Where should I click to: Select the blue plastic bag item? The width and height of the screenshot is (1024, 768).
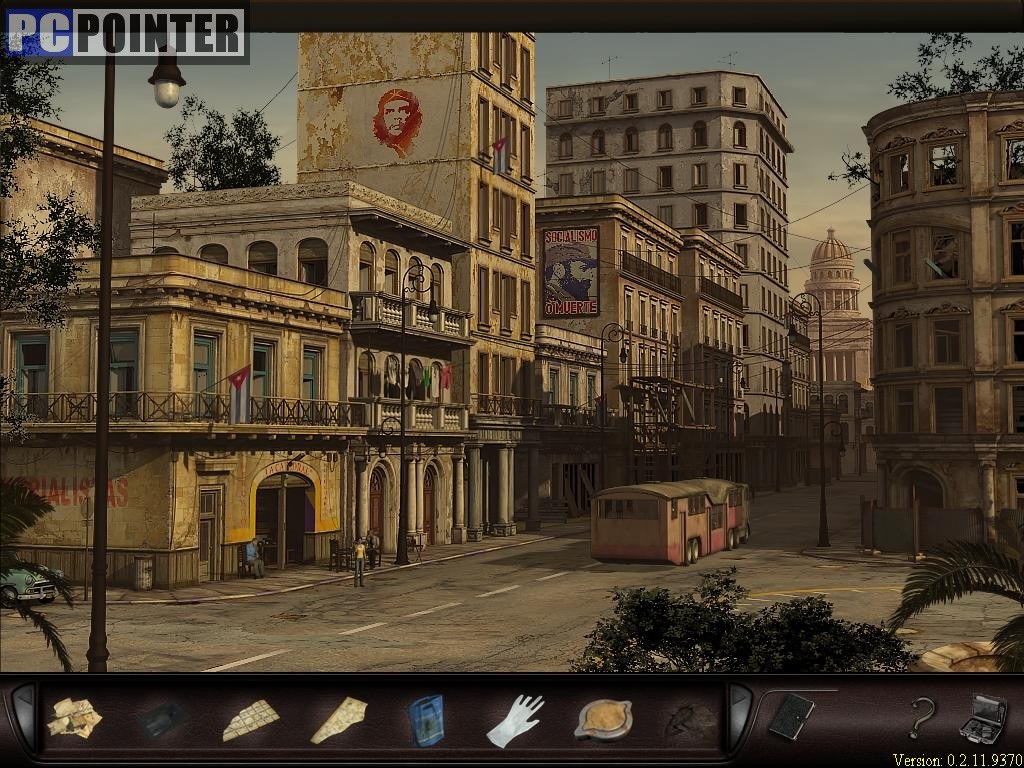click(426, 720)
